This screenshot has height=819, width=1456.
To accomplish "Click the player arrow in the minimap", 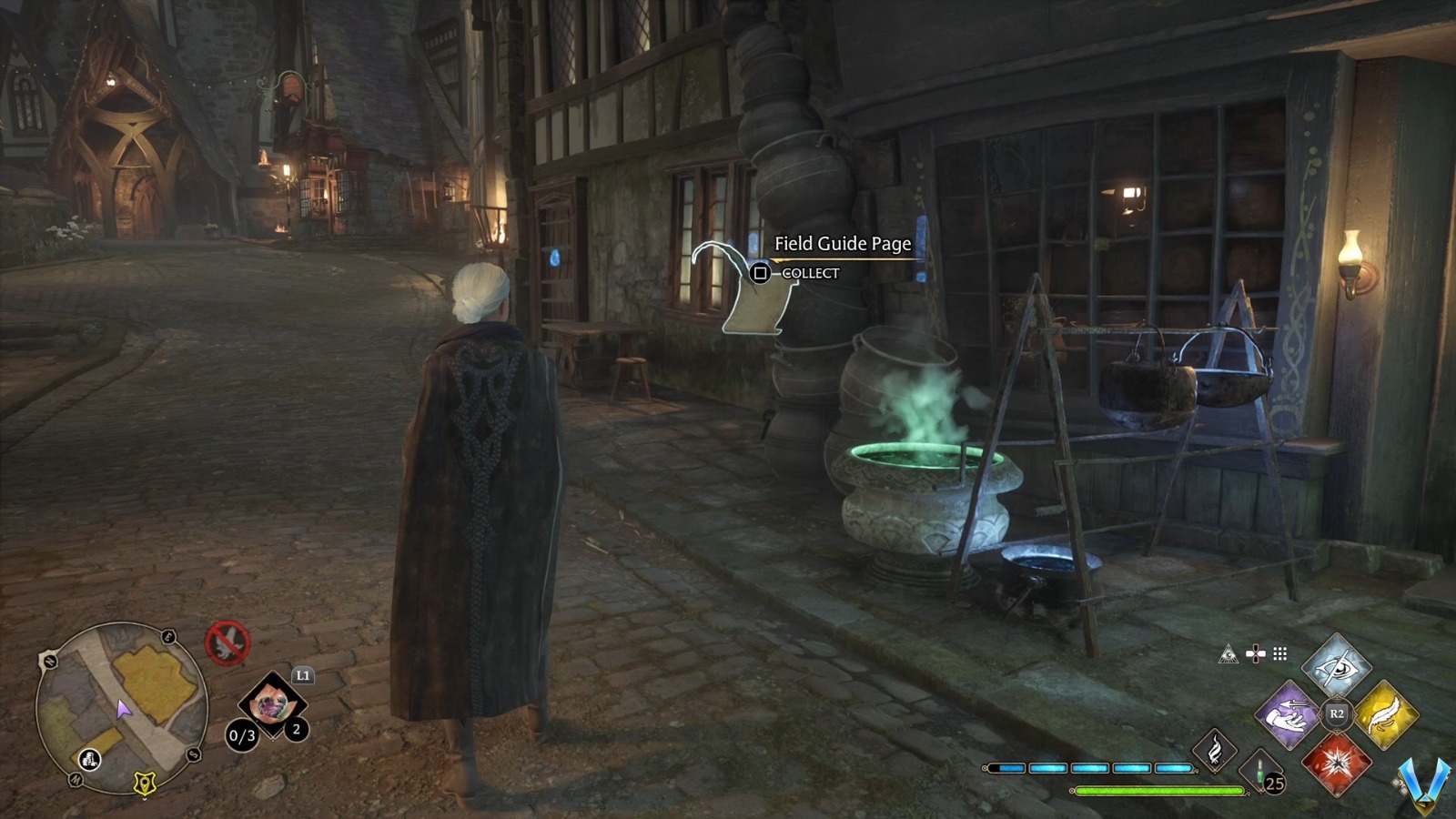I will tap(123, 710).
